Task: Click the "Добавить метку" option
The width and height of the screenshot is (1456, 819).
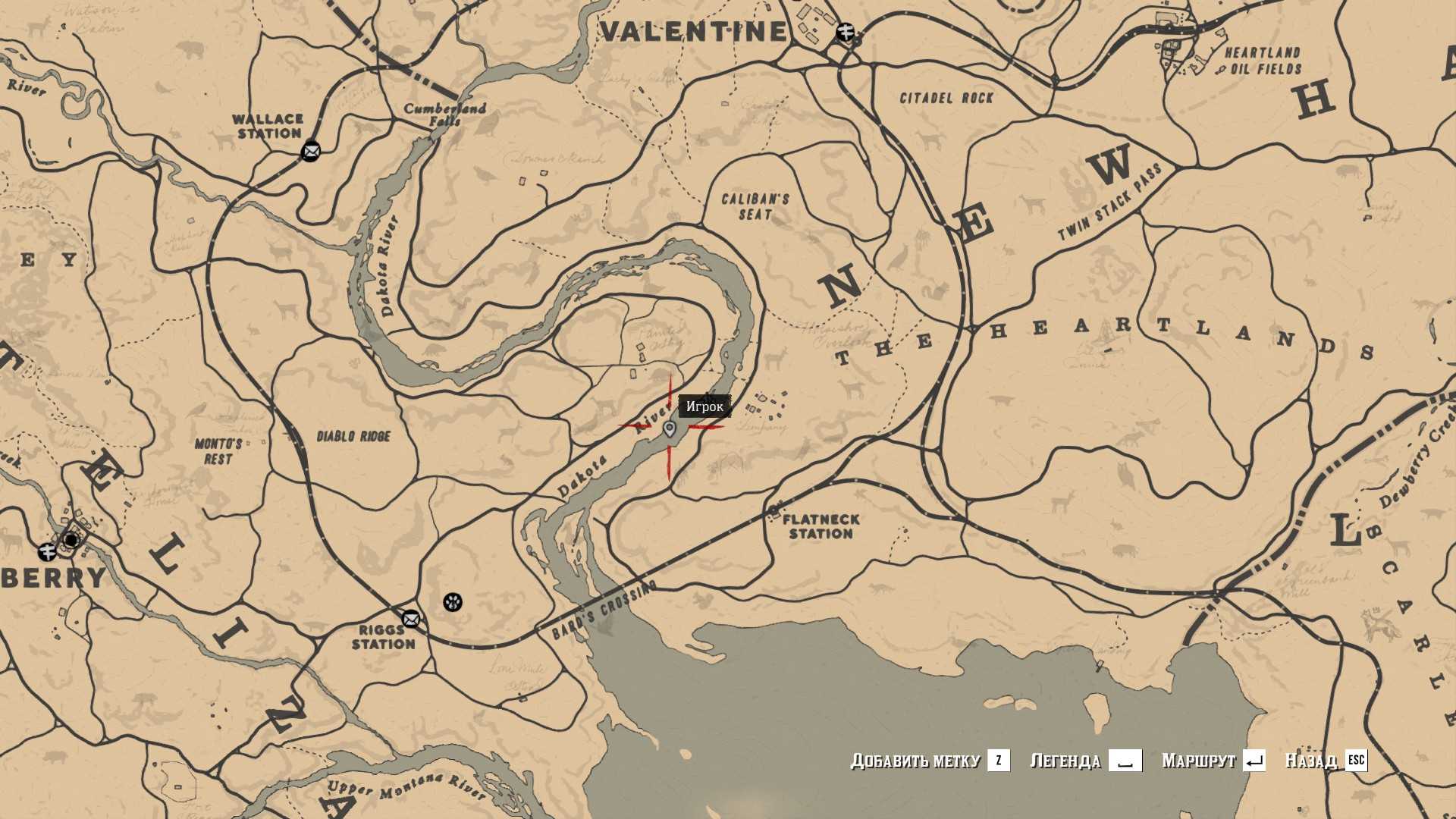Action: pyautogui.click(x=929, y=761)
